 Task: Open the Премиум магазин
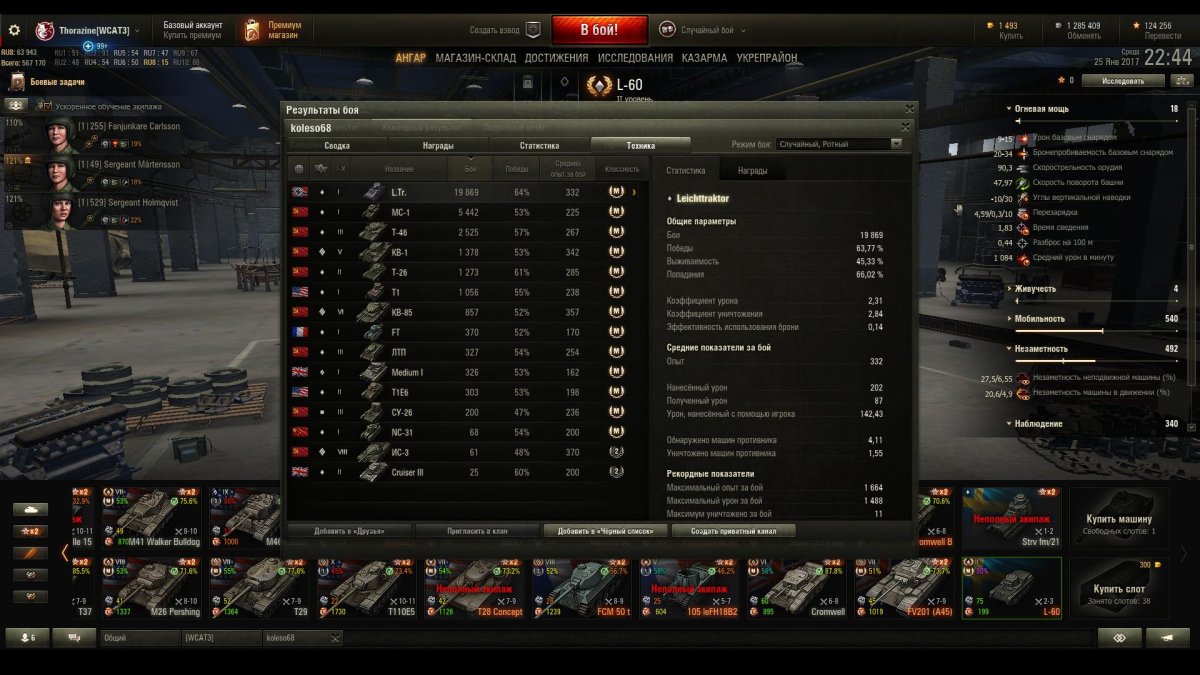click(275, 30)
